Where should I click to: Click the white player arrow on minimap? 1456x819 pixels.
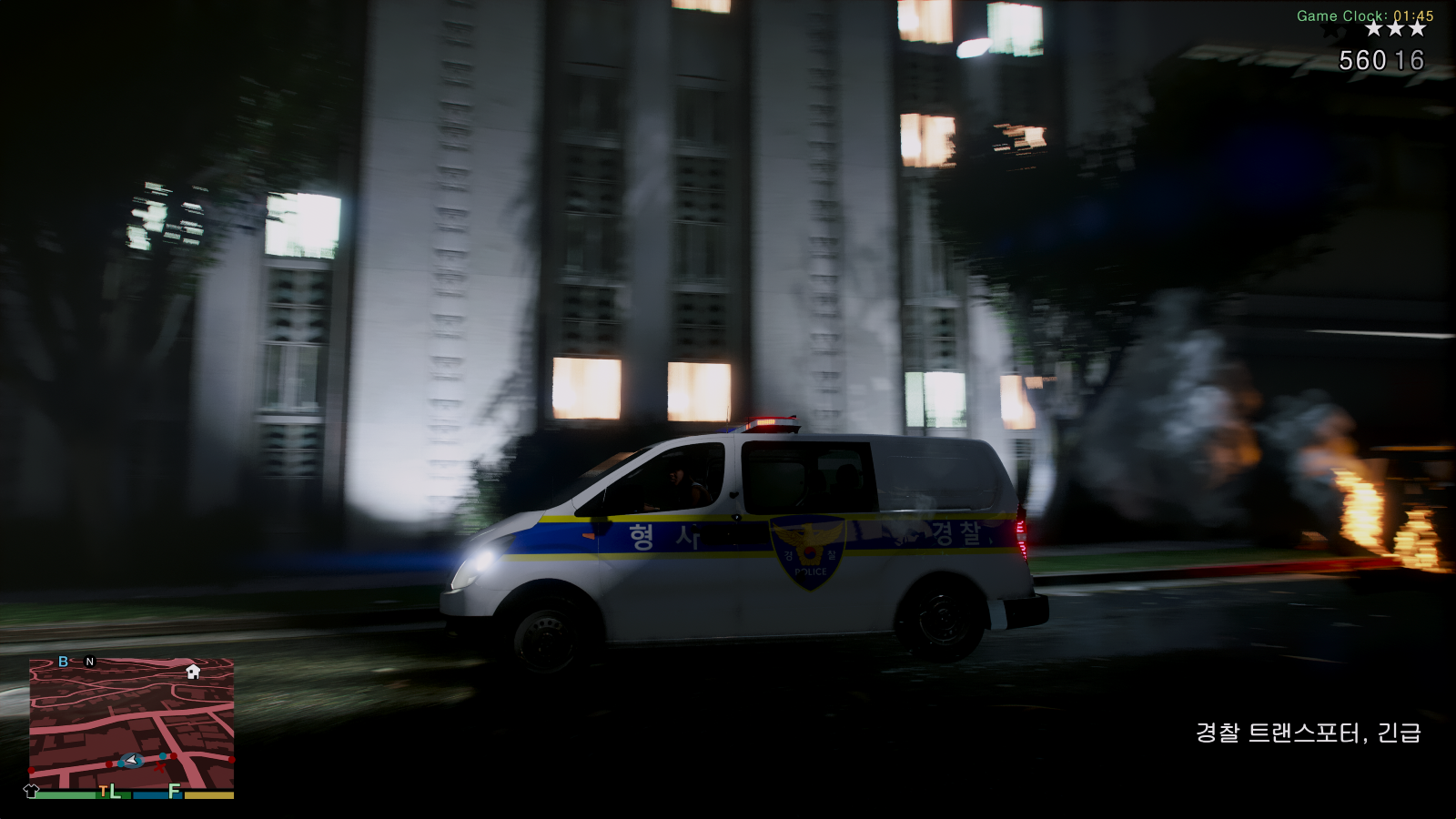132,760
